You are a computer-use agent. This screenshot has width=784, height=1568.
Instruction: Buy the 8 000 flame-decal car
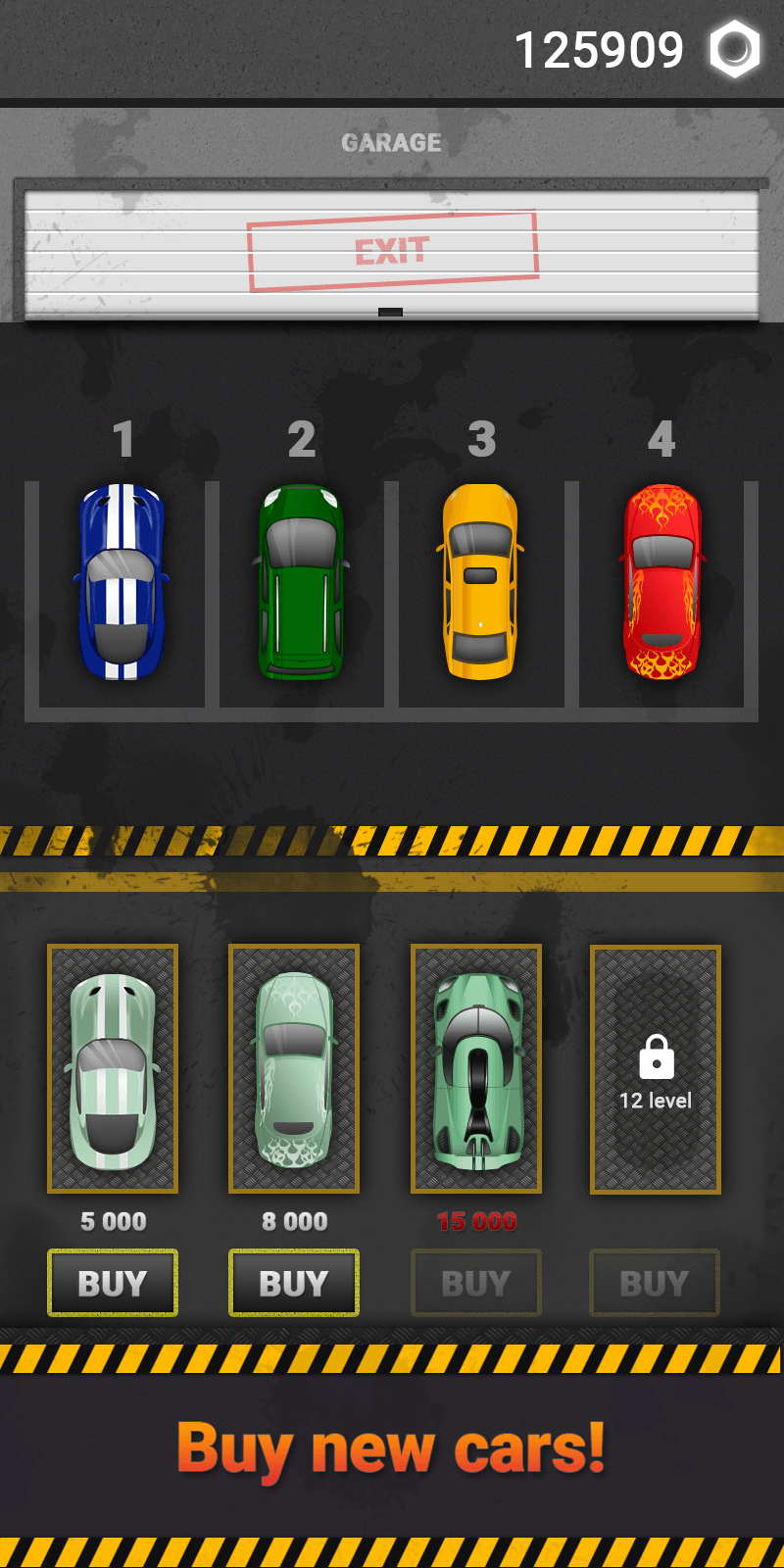[x=294, y=1283]
